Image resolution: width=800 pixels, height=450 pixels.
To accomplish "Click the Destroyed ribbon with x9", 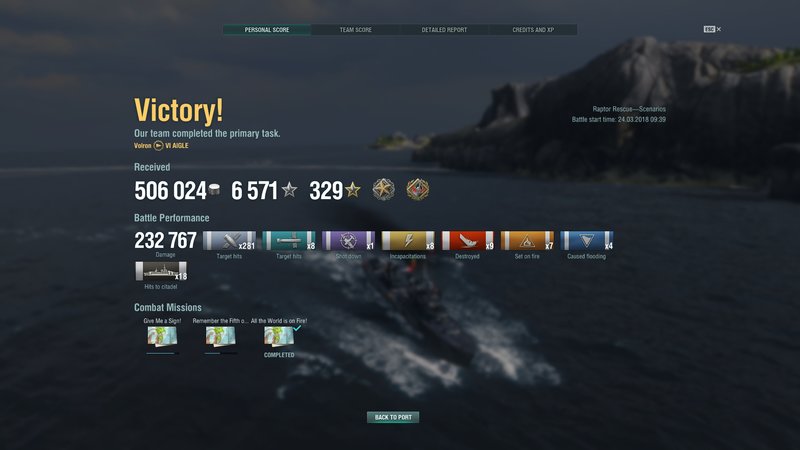I will tap(467, 240).
